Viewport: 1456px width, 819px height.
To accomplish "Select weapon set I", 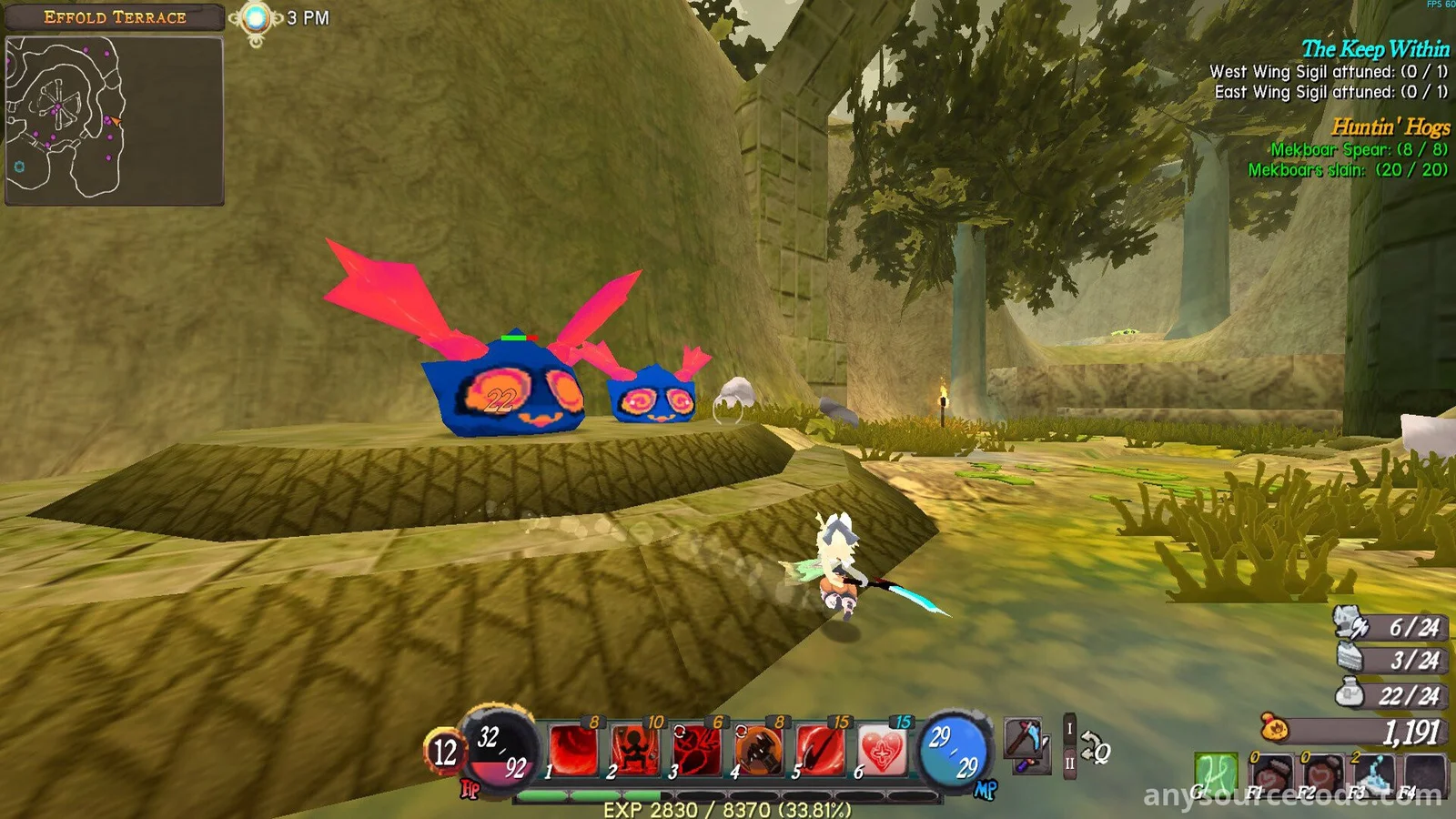I will click(1070, 729).
